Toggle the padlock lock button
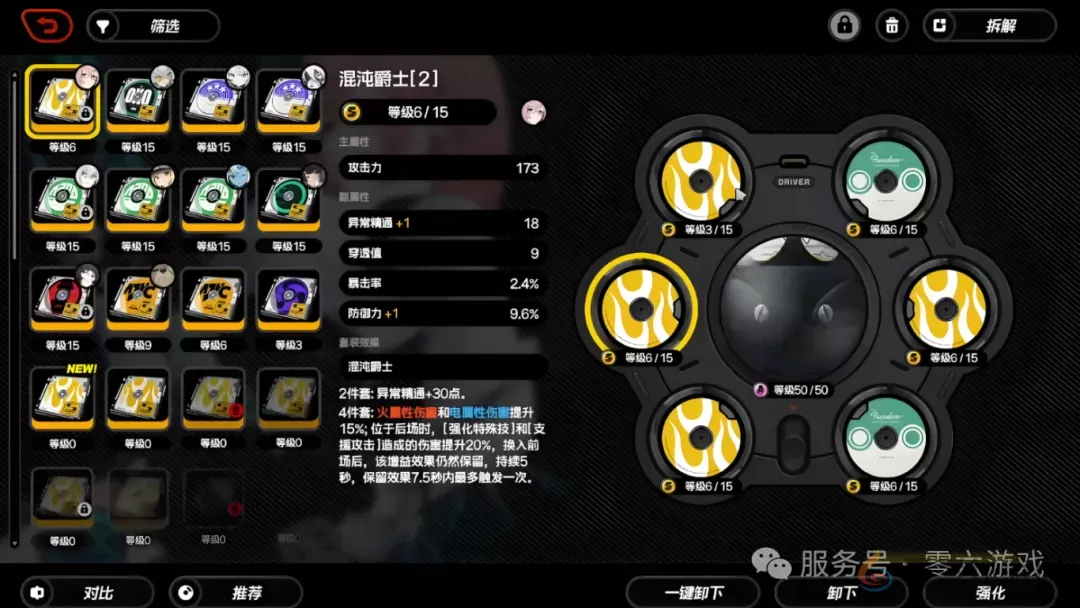The height and width of the screenshot is (608, 1080). [844, 26]
